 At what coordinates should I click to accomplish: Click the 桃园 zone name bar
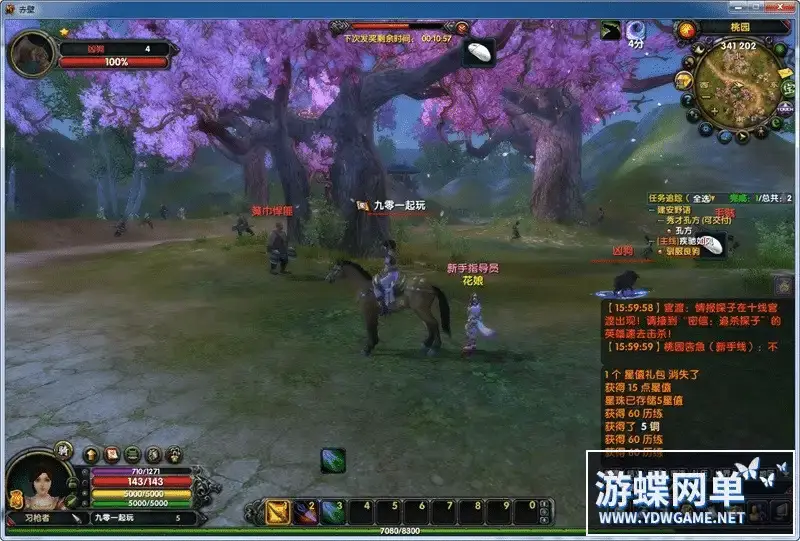(741, 29)
